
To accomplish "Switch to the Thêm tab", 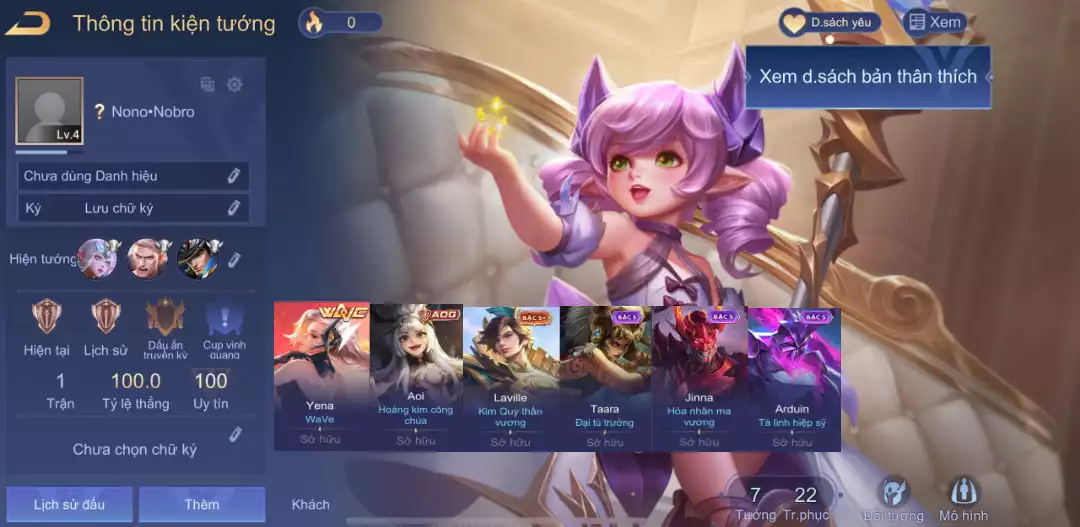I will pyautogui.click(x=201, y=504).
